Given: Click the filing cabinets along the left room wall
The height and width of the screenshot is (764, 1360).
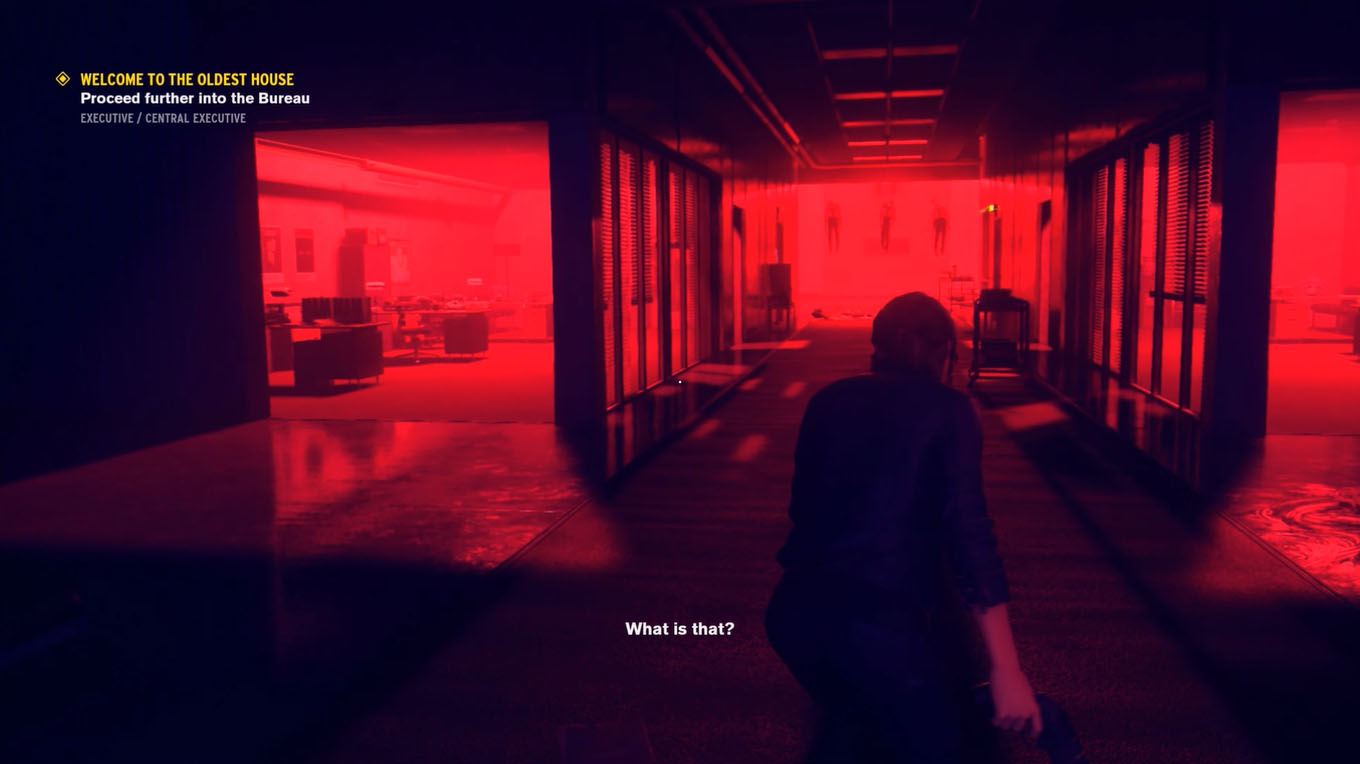Looking at the screenshot, I should click(350, 272).
